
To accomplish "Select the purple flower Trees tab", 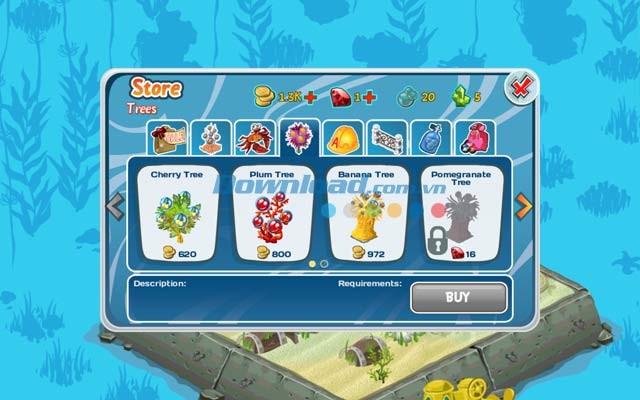I will pyautogui.click(x=298, y=137).
